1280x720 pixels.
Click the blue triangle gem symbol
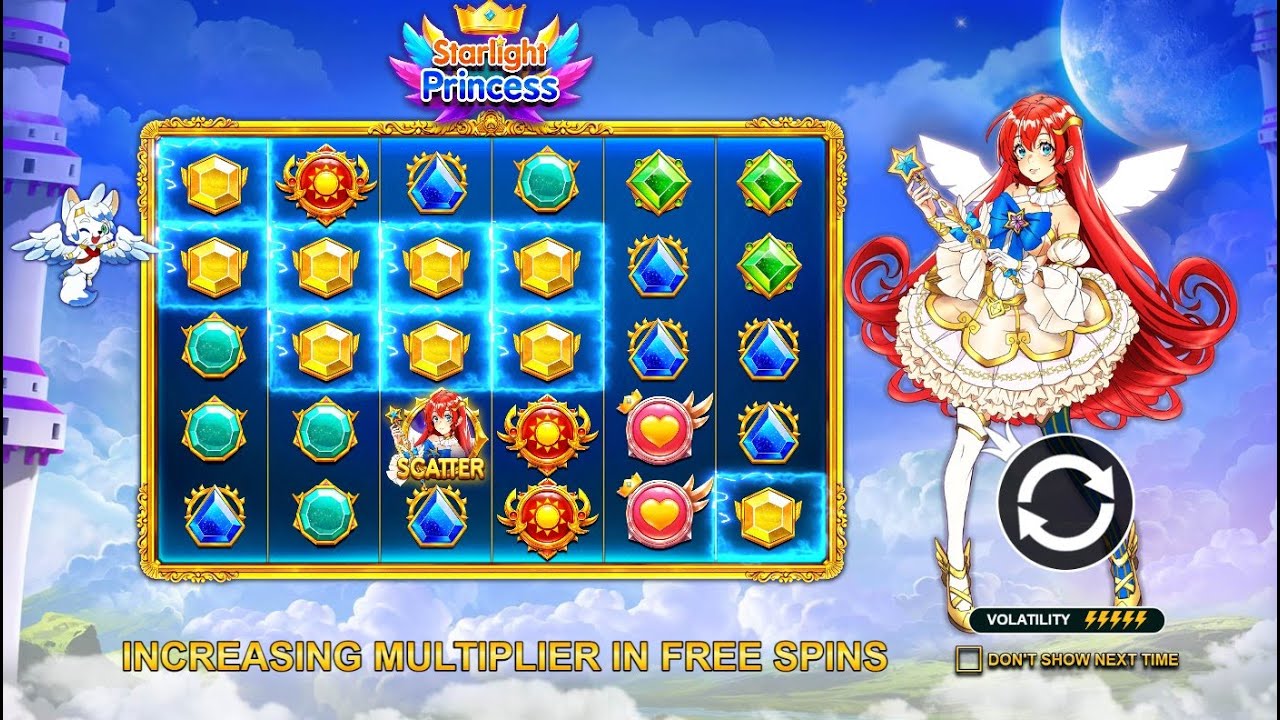(436, 184)
